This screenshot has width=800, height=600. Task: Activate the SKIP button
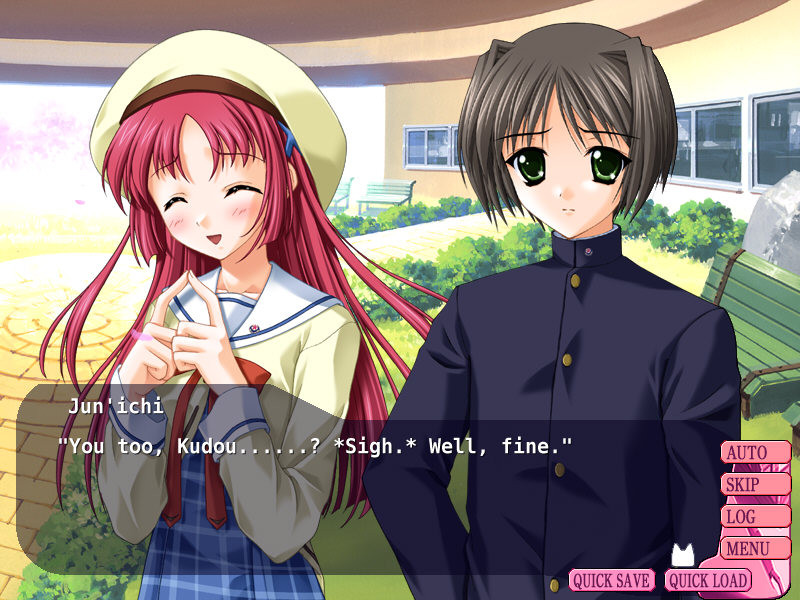tap(755, 485)
